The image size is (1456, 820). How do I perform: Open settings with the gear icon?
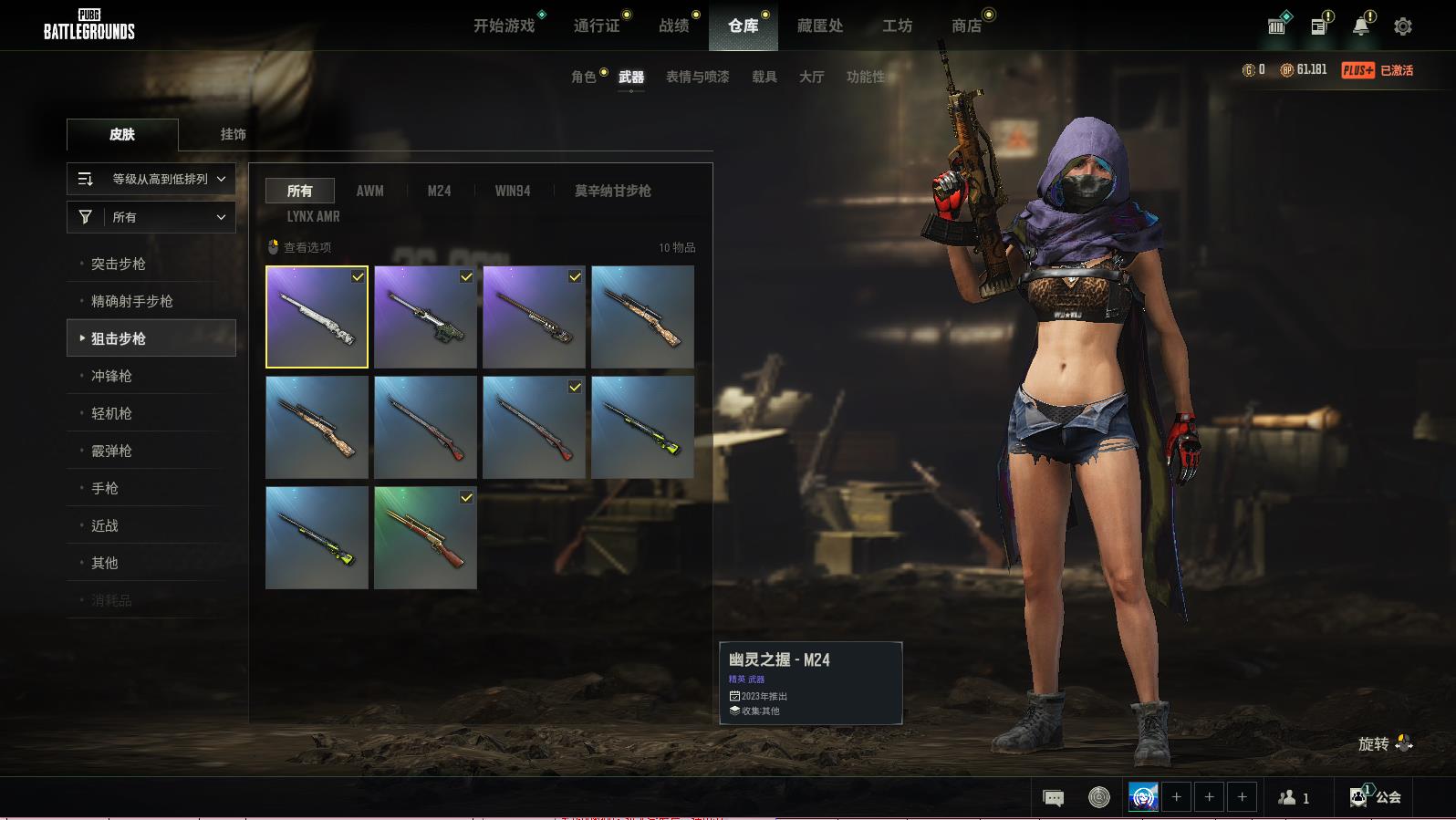[x=1403, y=26]
